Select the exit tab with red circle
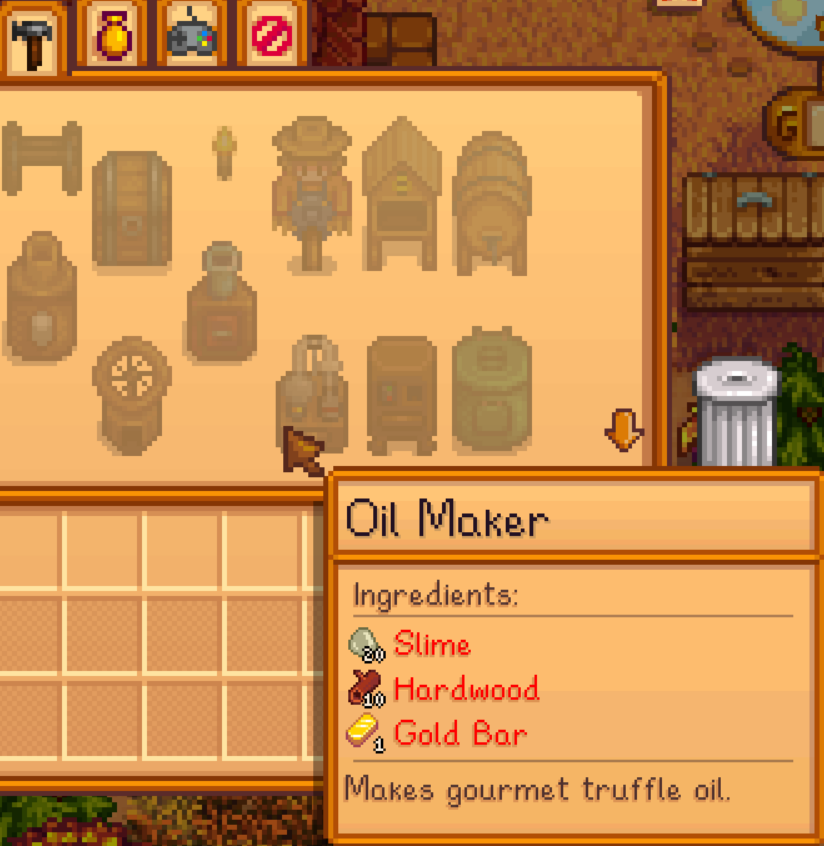 tap(269, 36)
